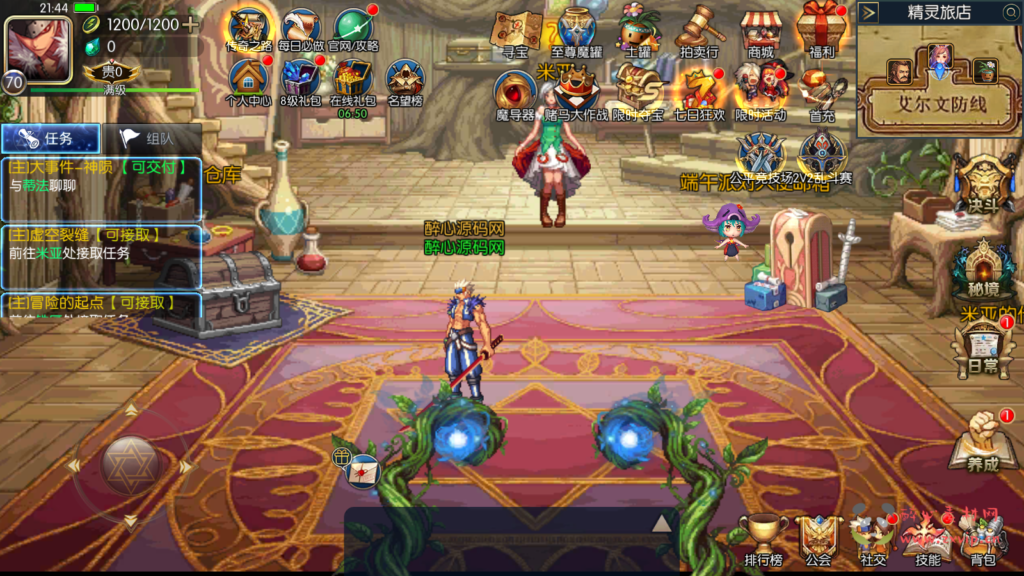
Task: Select the 虚空裂缝 quest entry
Action: point(100,244)
